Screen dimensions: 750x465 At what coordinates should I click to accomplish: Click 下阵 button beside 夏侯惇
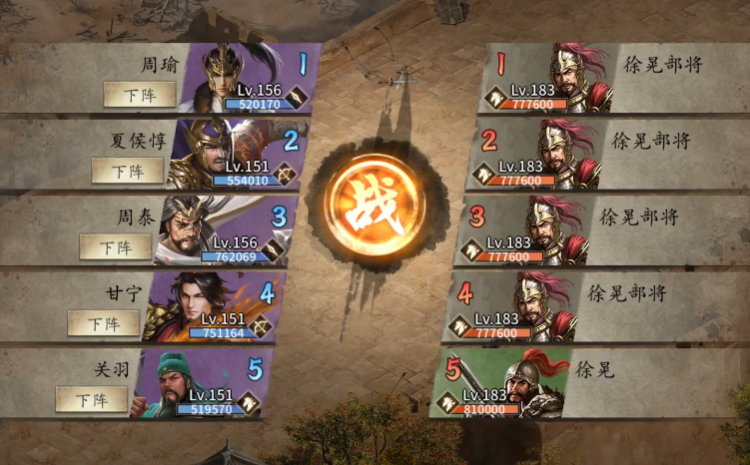pyautogui.click(x=127, y=170)
